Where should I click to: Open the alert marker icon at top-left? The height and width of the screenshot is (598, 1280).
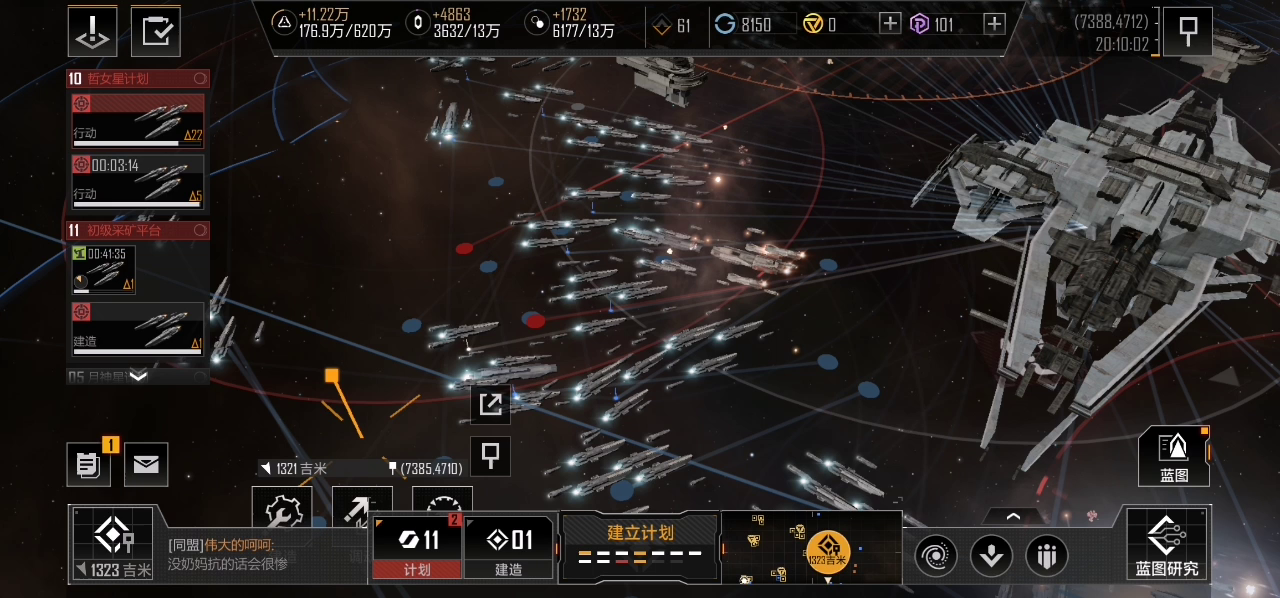click(x=92, y=31)
